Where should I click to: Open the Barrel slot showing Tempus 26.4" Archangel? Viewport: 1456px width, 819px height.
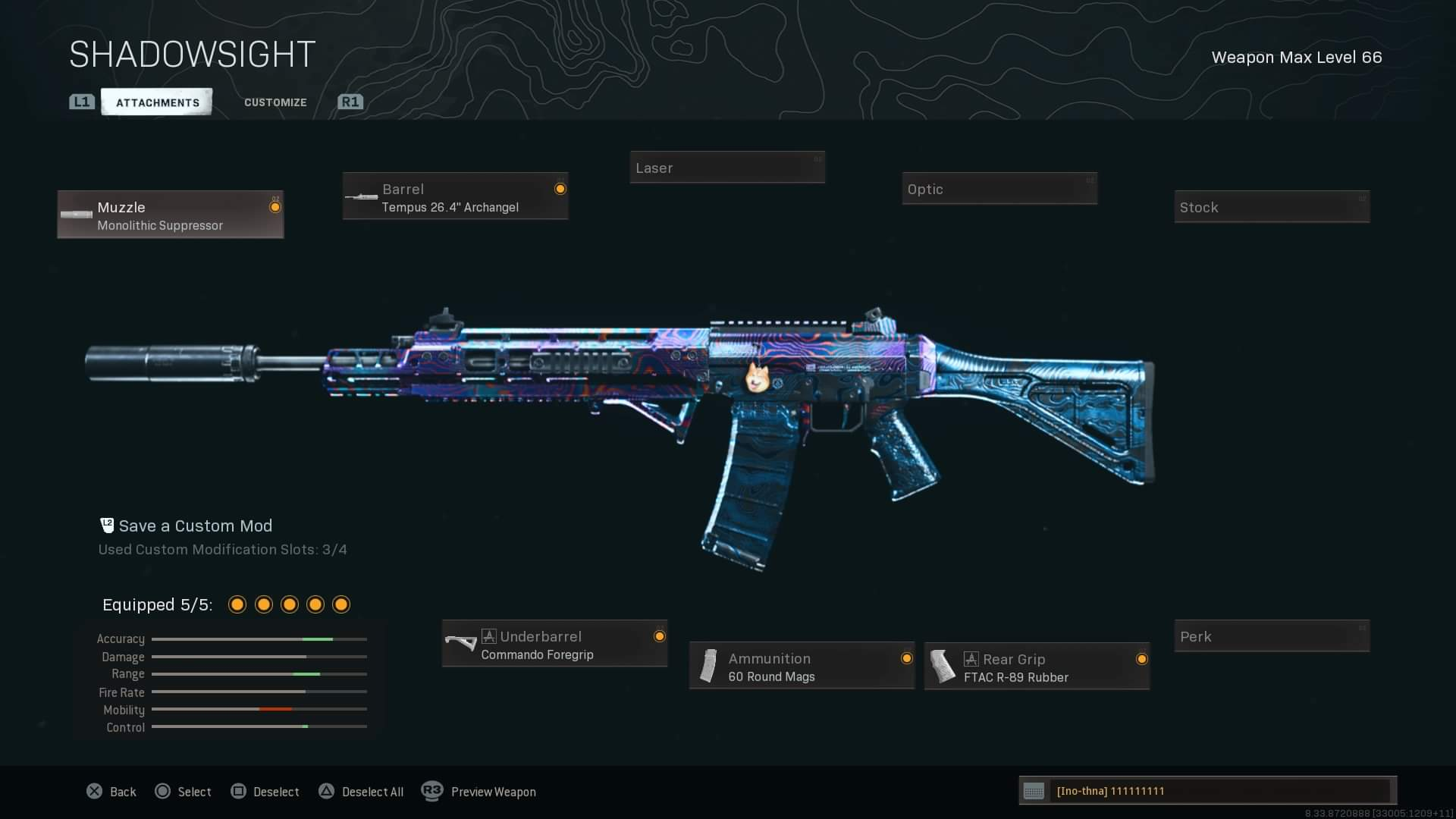click(455, 196)
